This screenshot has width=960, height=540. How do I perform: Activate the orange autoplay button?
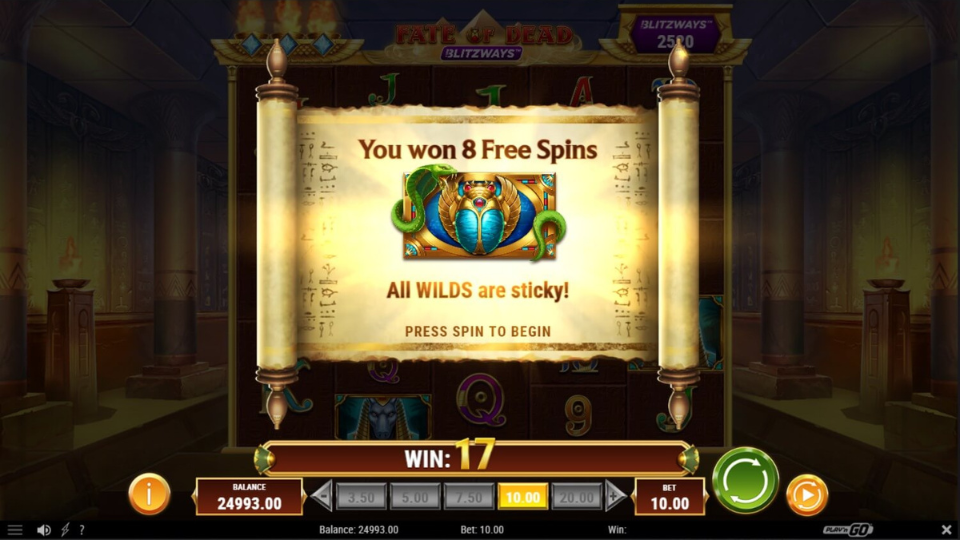(806, 494)
